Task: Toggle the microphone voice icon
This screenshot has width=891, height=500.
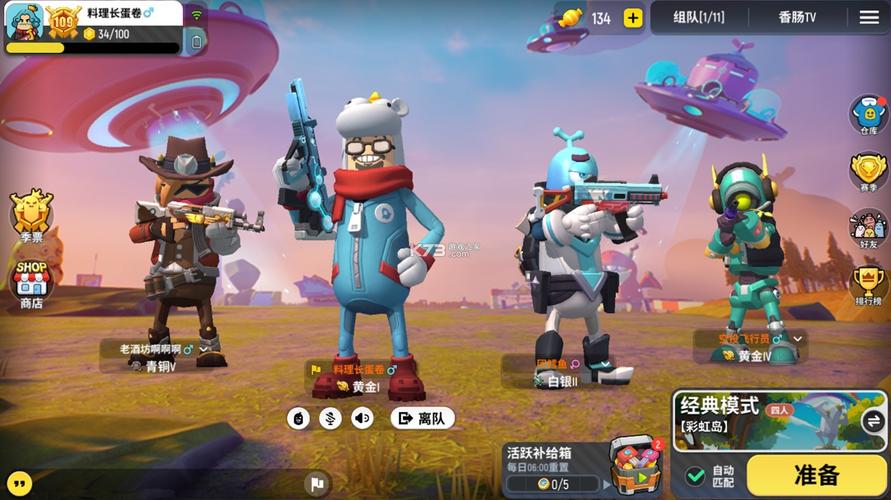Action: point(330,419)
